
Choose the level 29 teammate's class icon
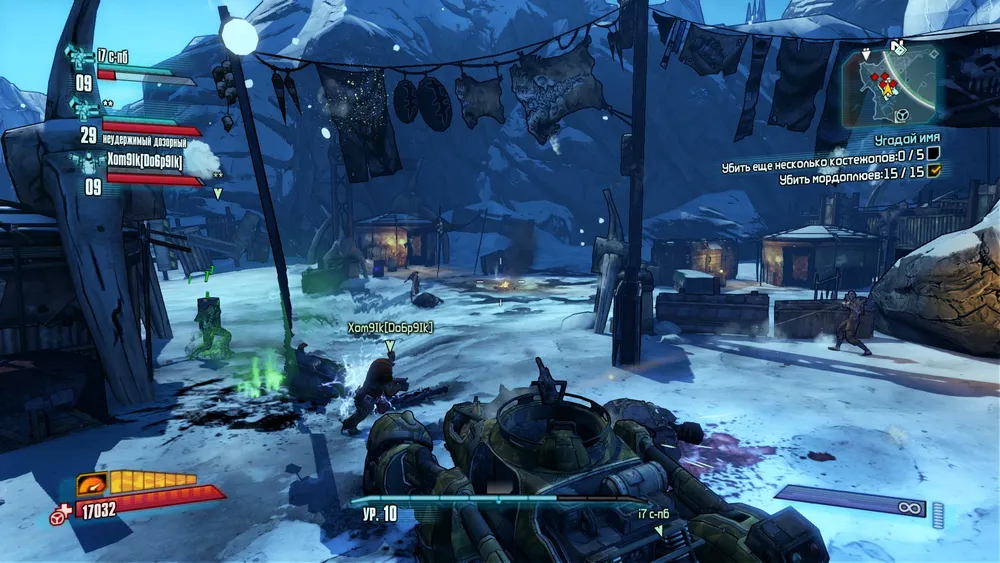point(81,107)
